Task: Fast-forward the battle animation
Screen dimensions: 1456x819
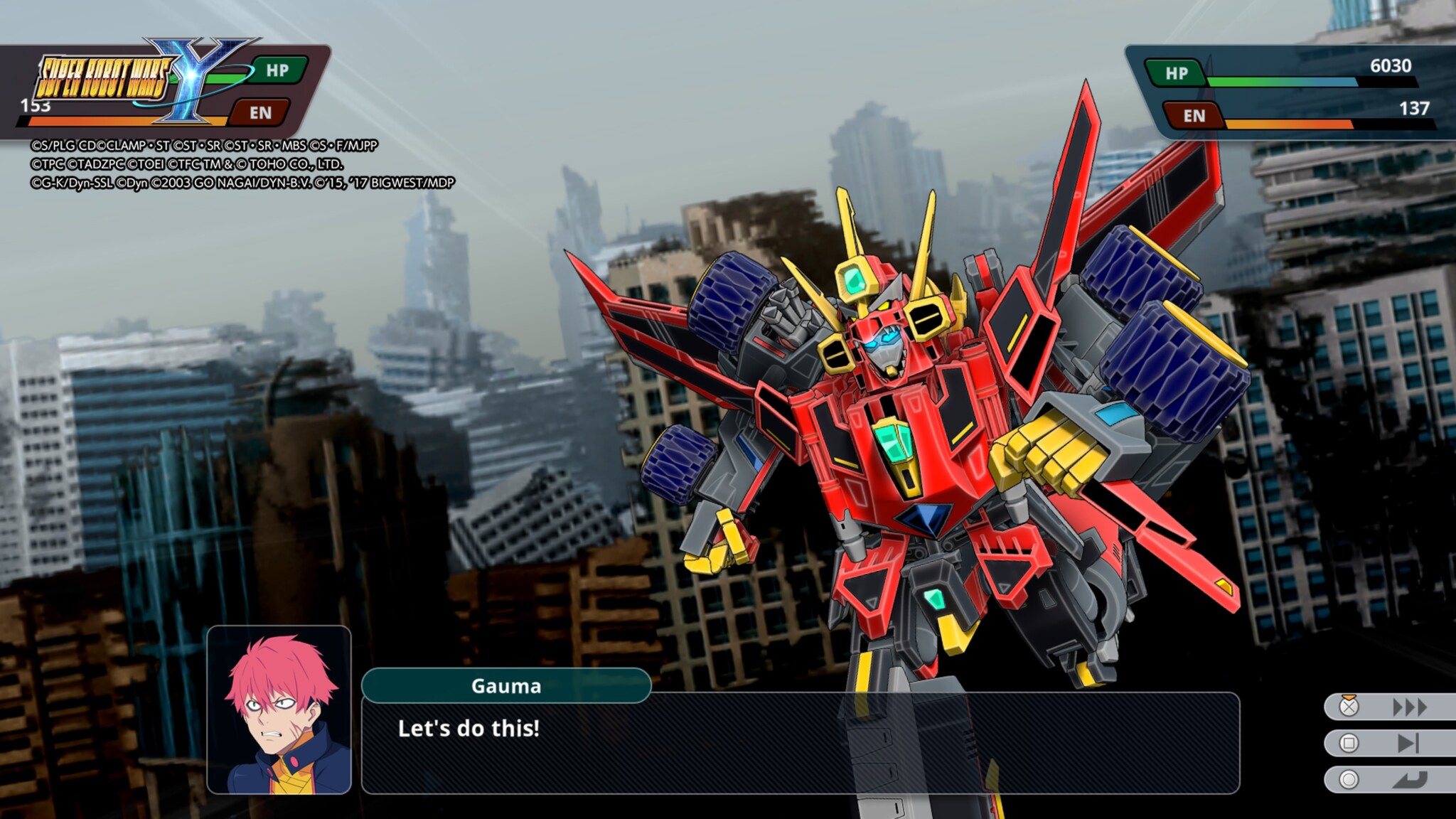Action: (1408, 707)
